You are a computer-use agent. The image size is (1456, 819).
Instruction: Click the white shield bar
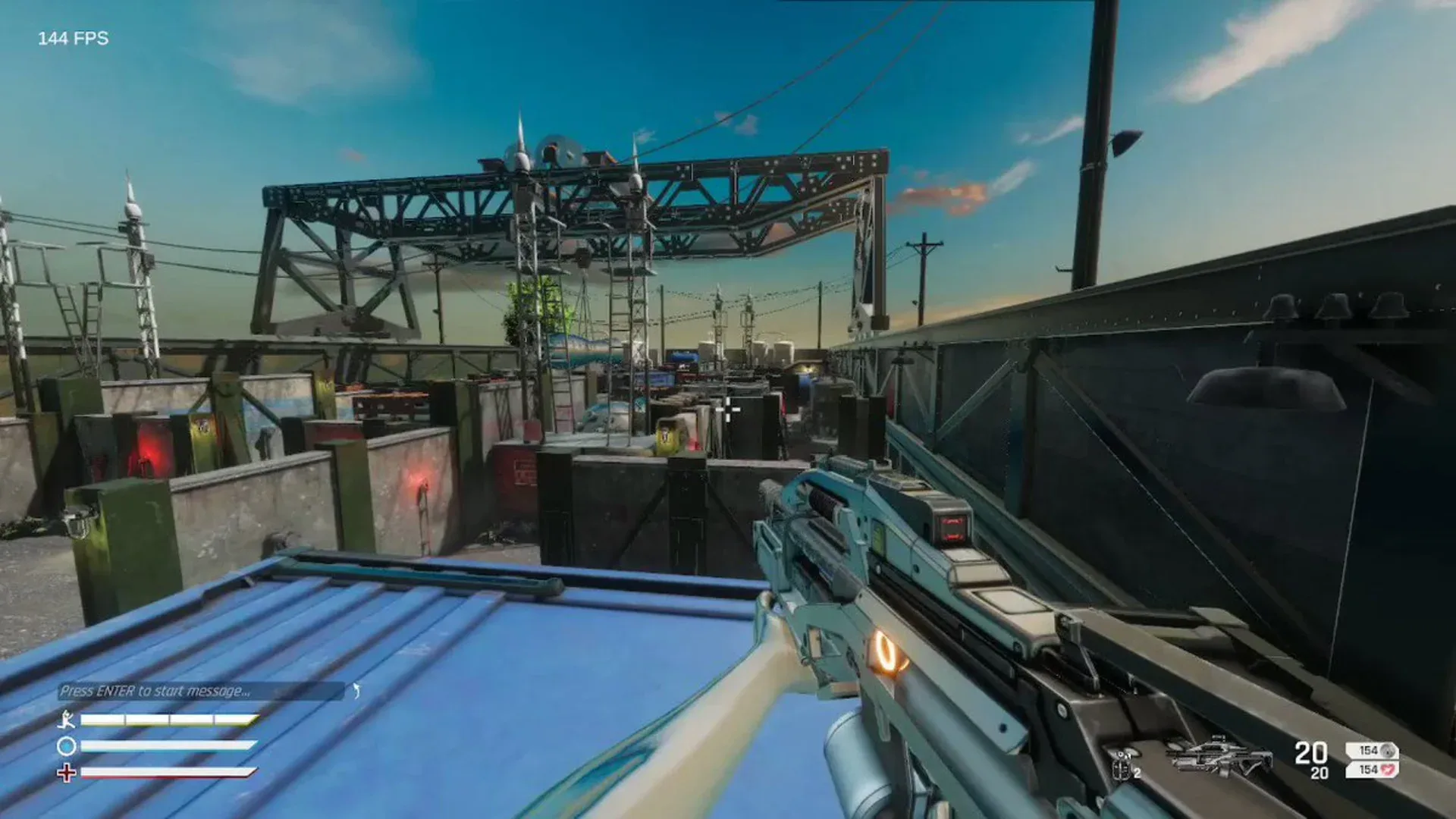(165, 745)
